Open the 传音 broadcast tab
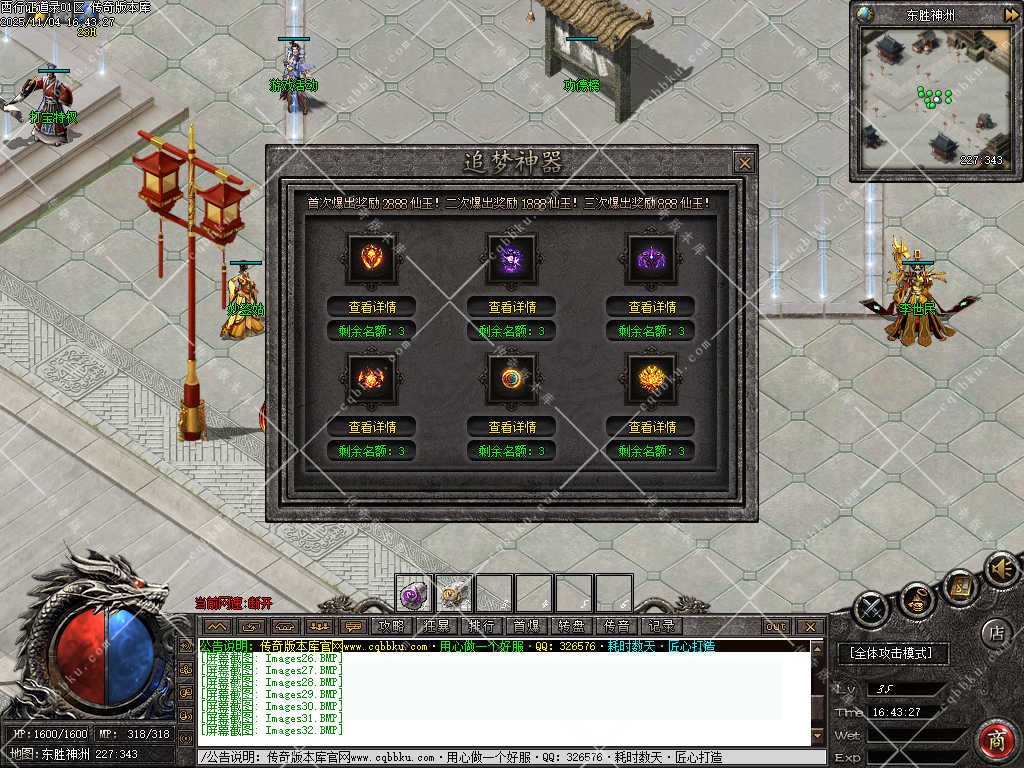This screenshot has width=1024, height=768. (x=616, y=626)
